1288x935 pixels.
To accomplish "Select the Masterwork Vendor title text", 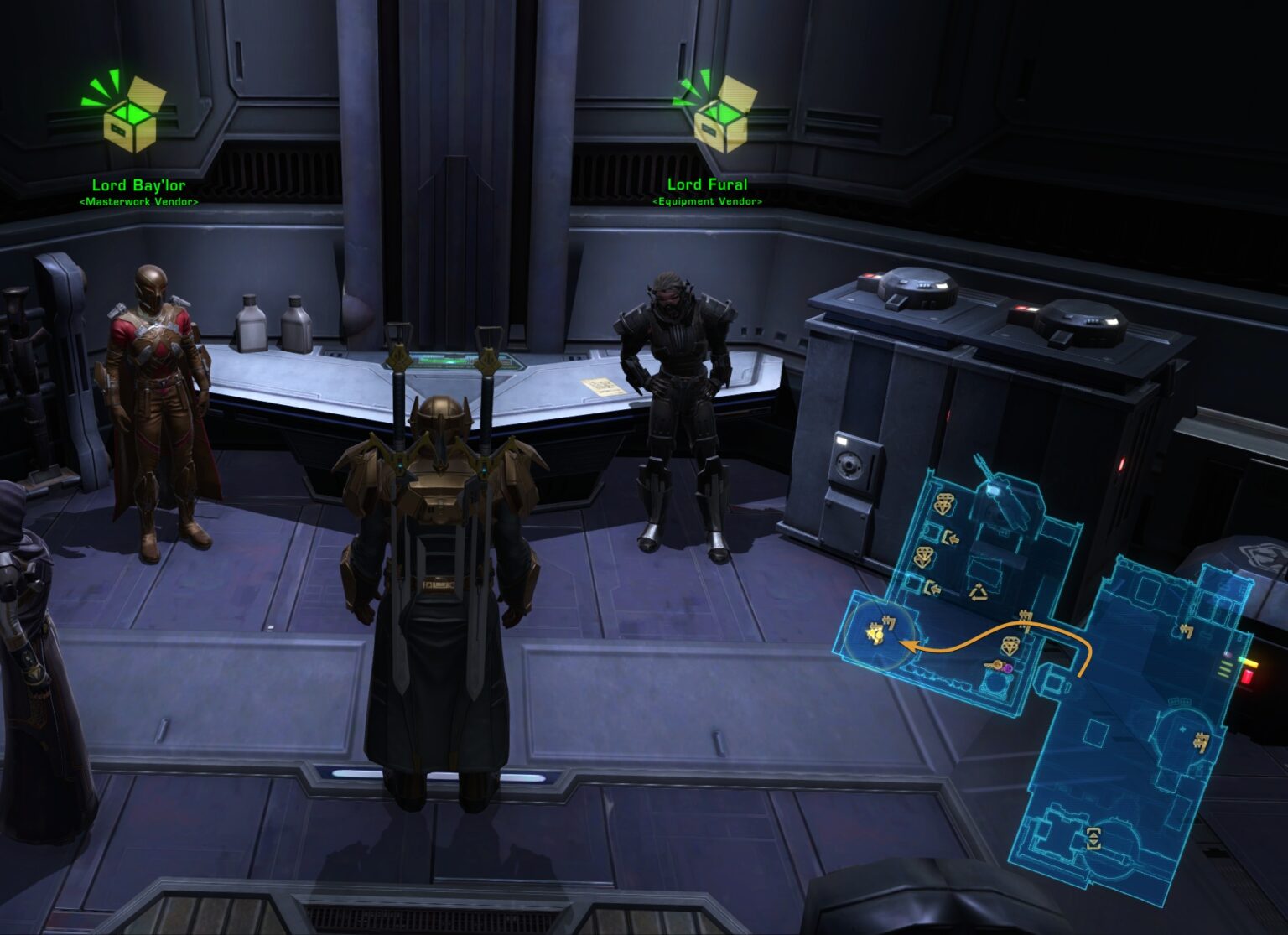I will pos(139,203).
